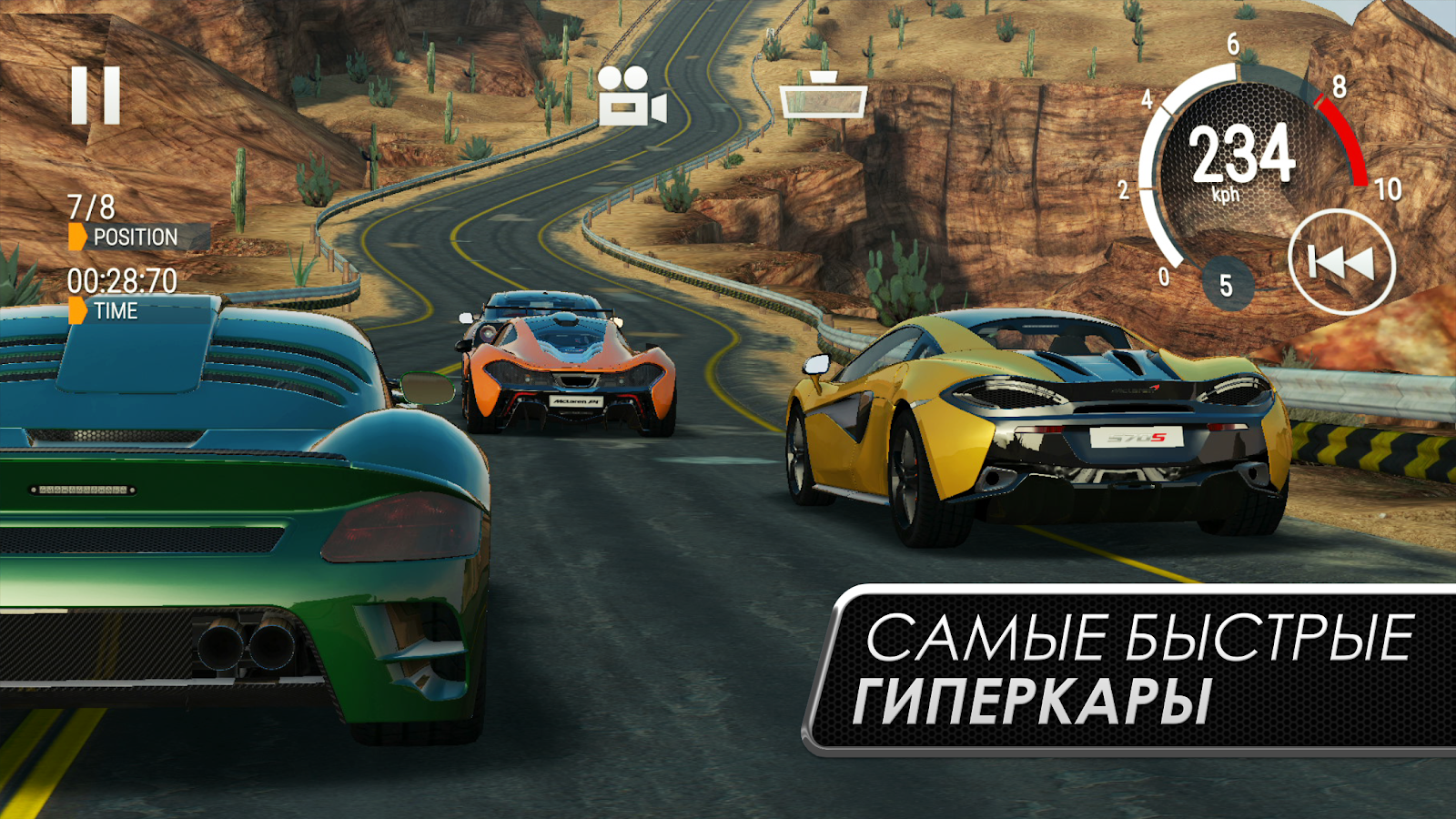Activate the rewind button

1341,262
